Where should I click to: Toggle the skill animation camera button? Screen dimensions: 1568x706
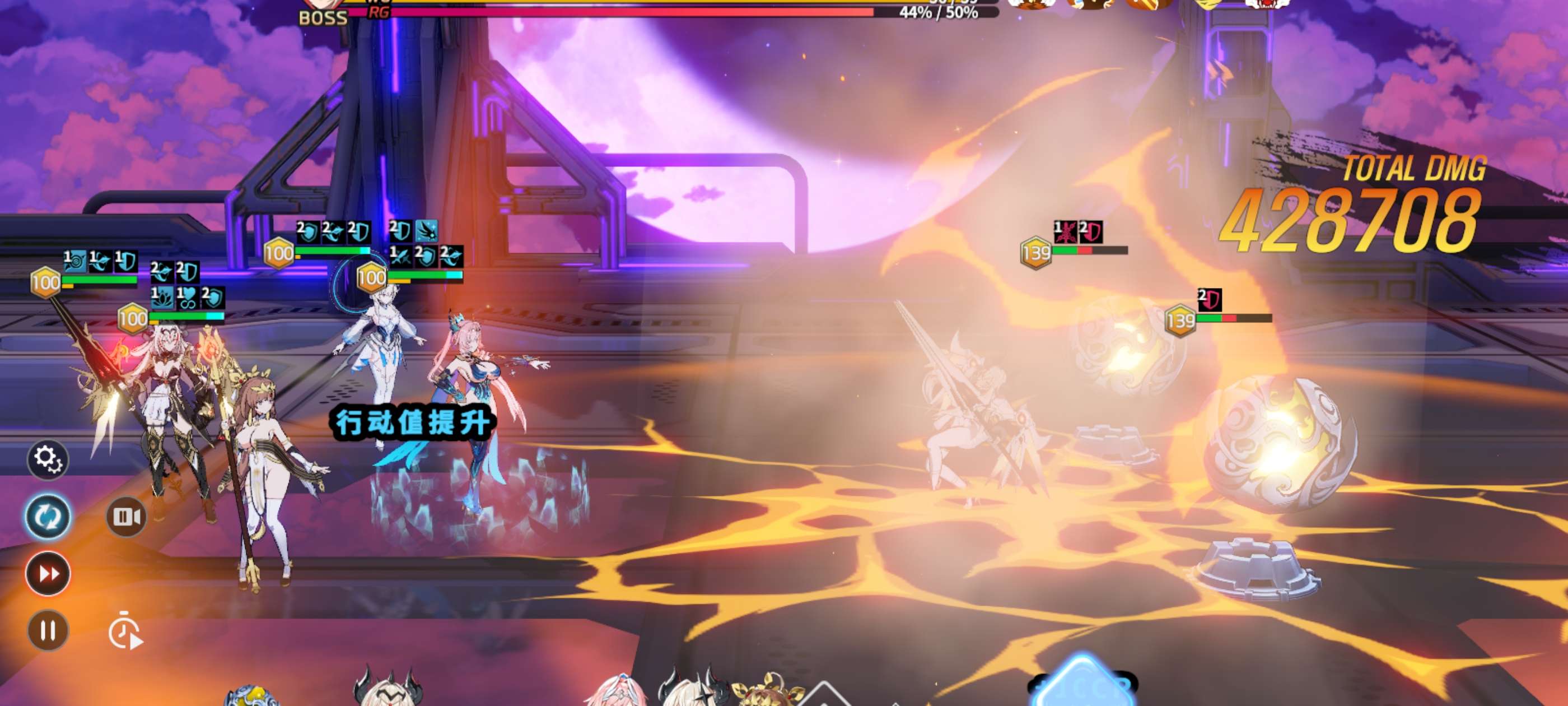[x=126, y=517]
